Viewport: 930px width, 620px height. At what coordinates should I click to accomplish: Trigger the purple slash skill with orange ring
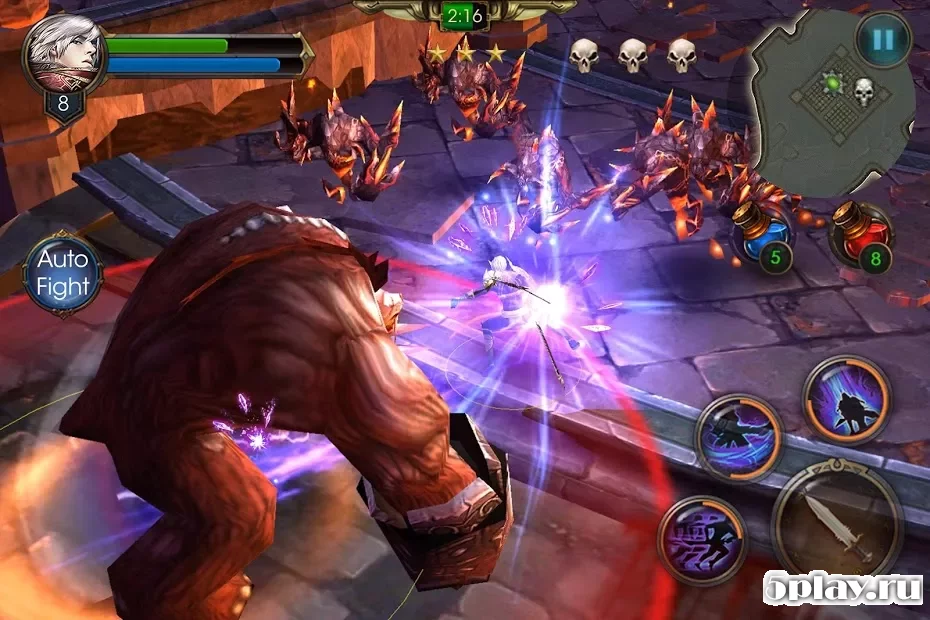(846, 398)
